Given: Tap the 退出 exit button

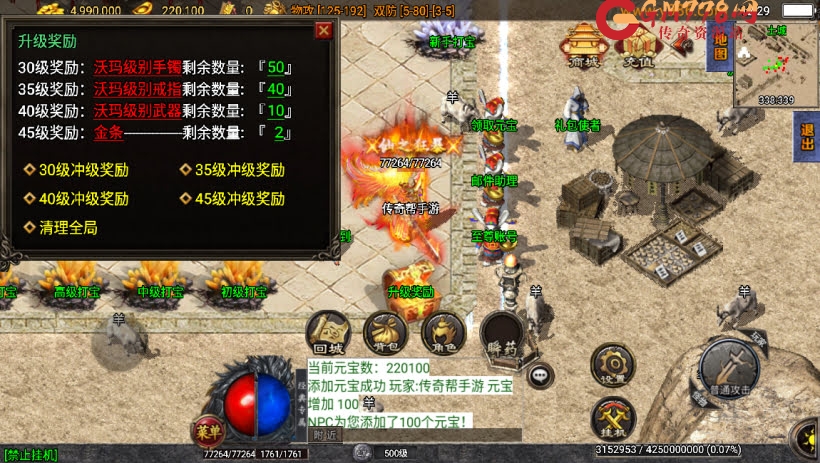Looking at the screenshot, I should coord(806,137).
